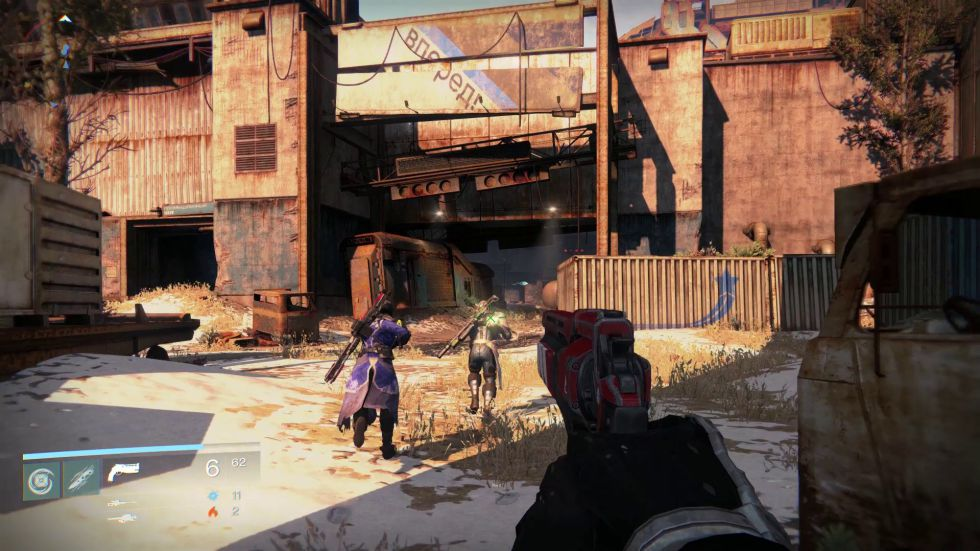Choose the equipped hand cannon weapon icon

pyautogui.click(x=123, y=470)
